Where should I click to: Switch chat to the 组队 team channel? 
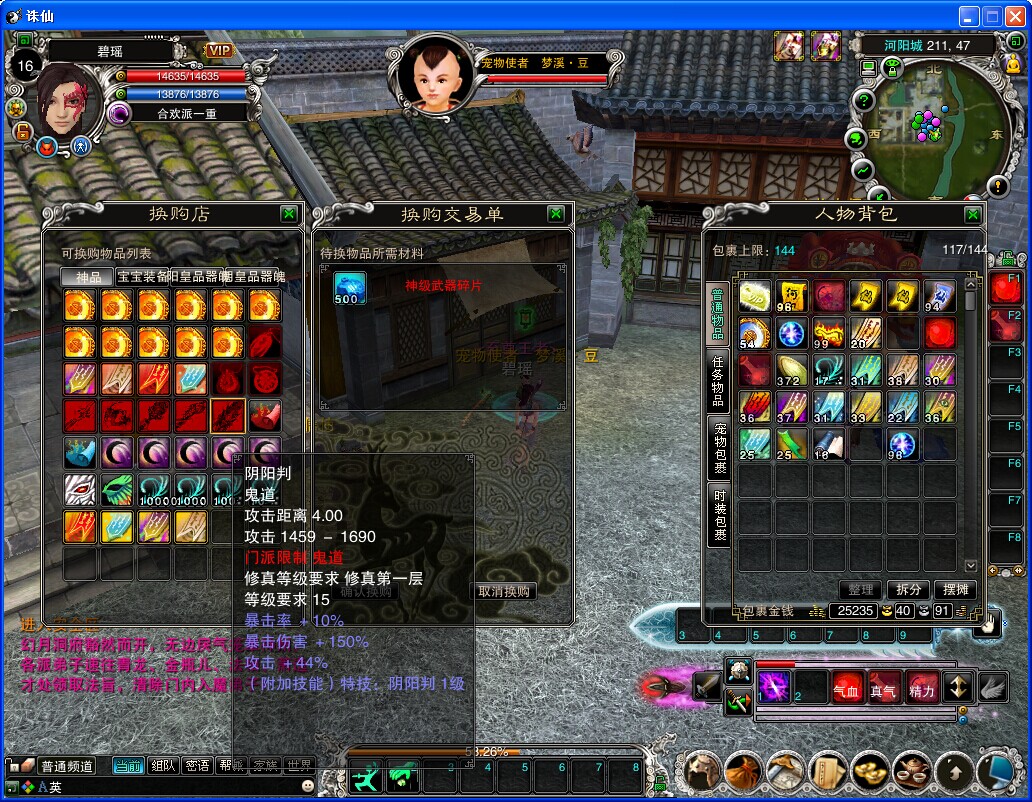[162, 766]
